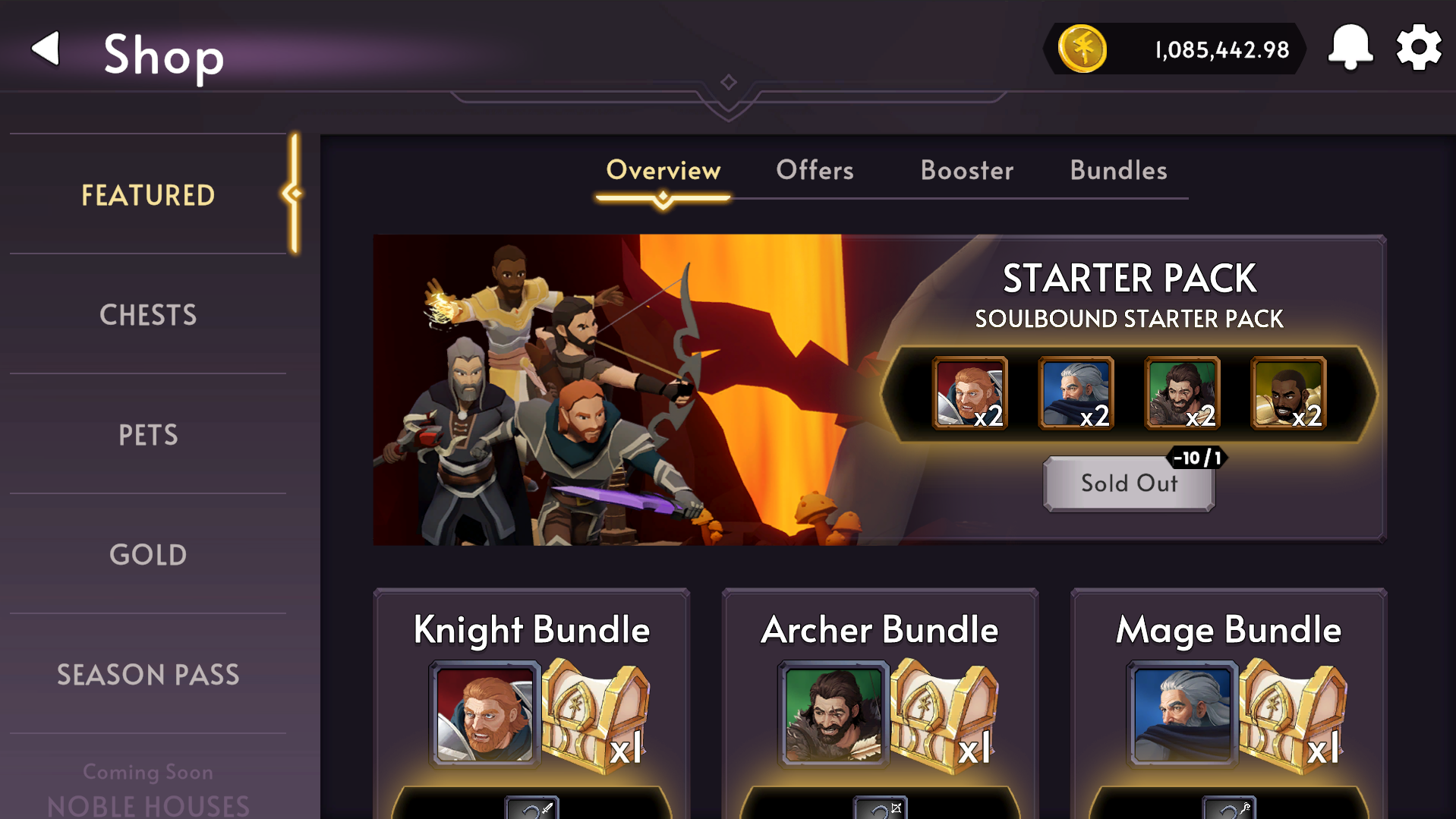Open the settings gear
The image size is (1456, 819).
point(1418,47)
